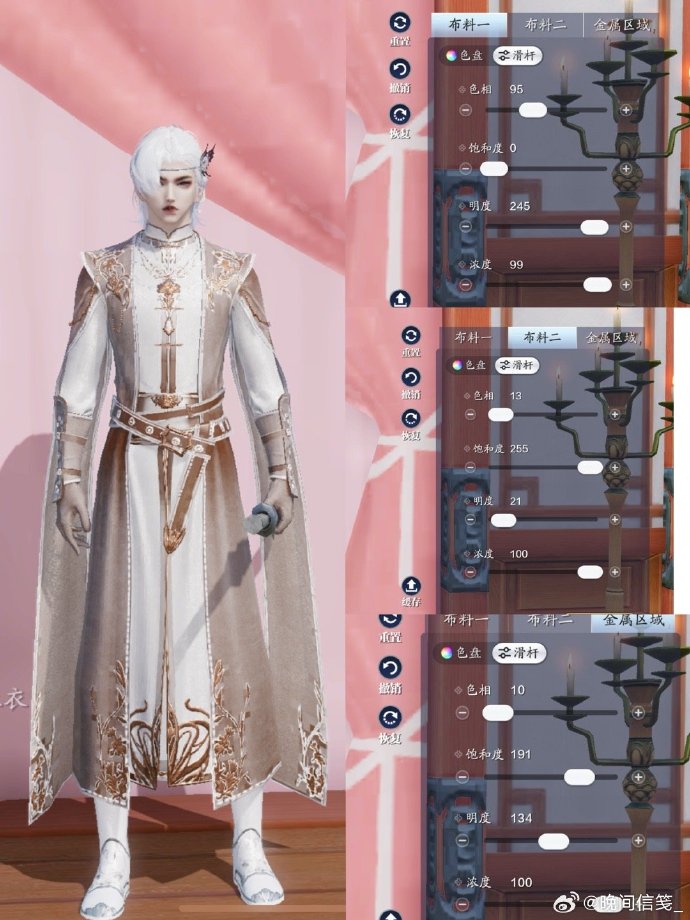Increase the 色相 value currently at 13
The height and width of the screenshot is (920, 690).
[614, 413]
